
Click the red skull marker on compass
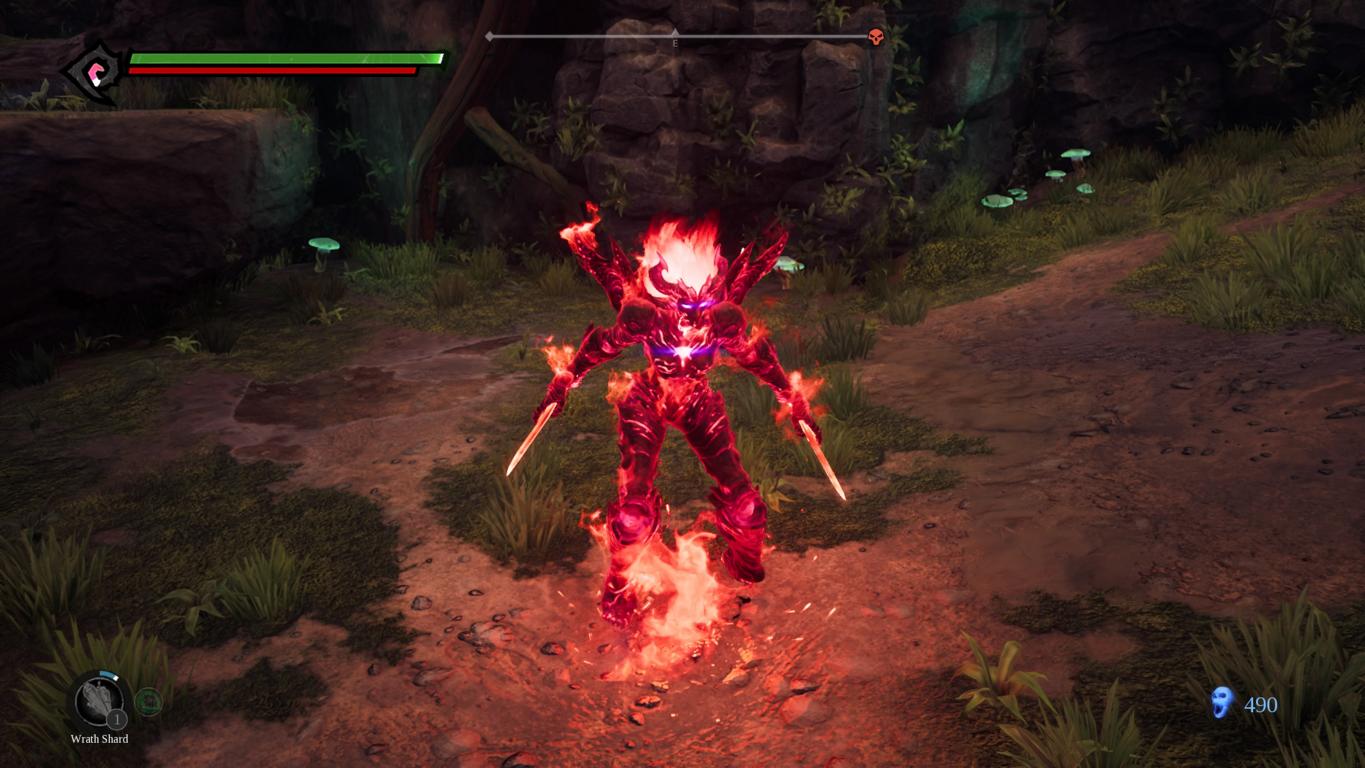coord(876,37)
